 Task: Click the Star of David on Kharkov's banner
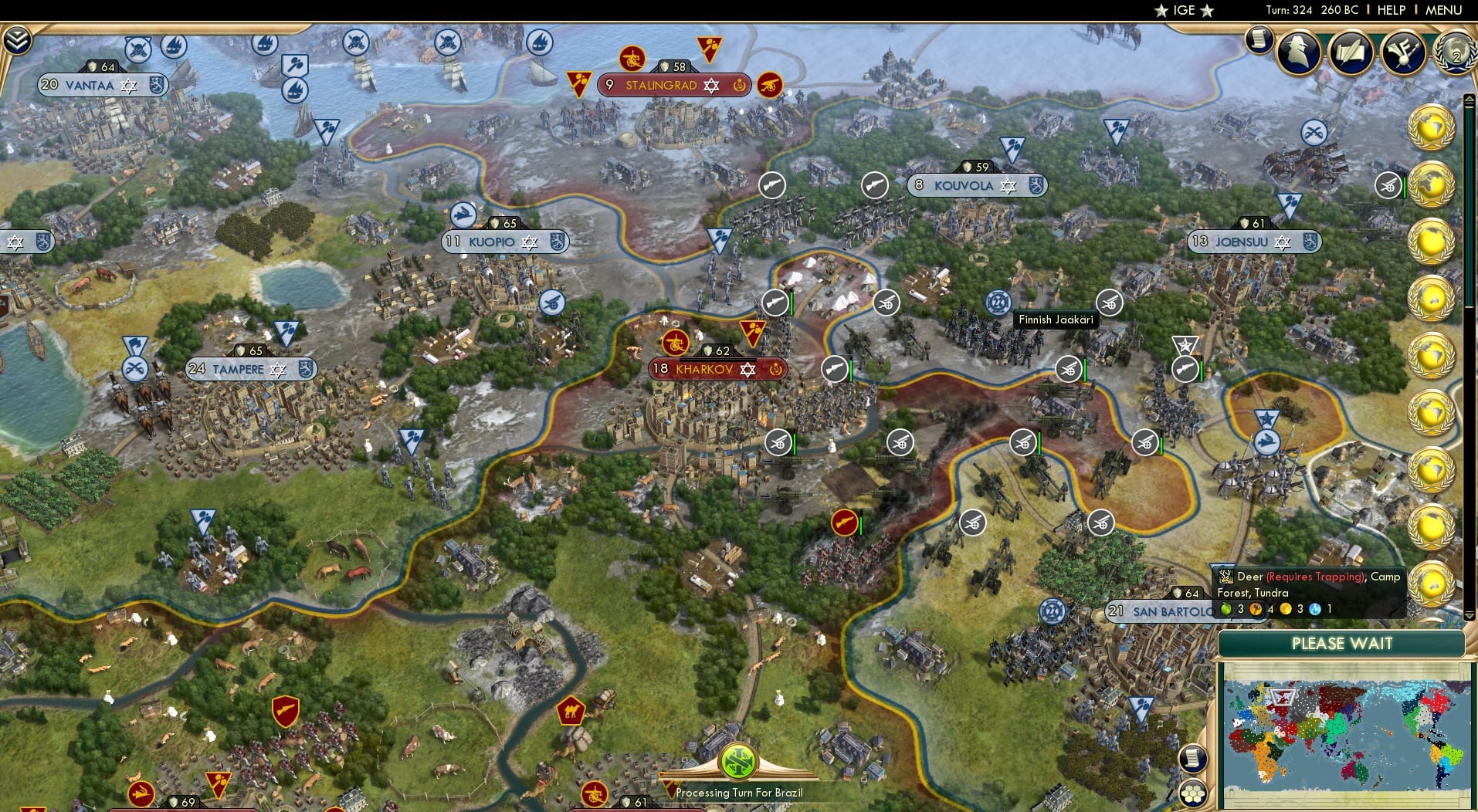pyautogui.click(x=746, y=370)
